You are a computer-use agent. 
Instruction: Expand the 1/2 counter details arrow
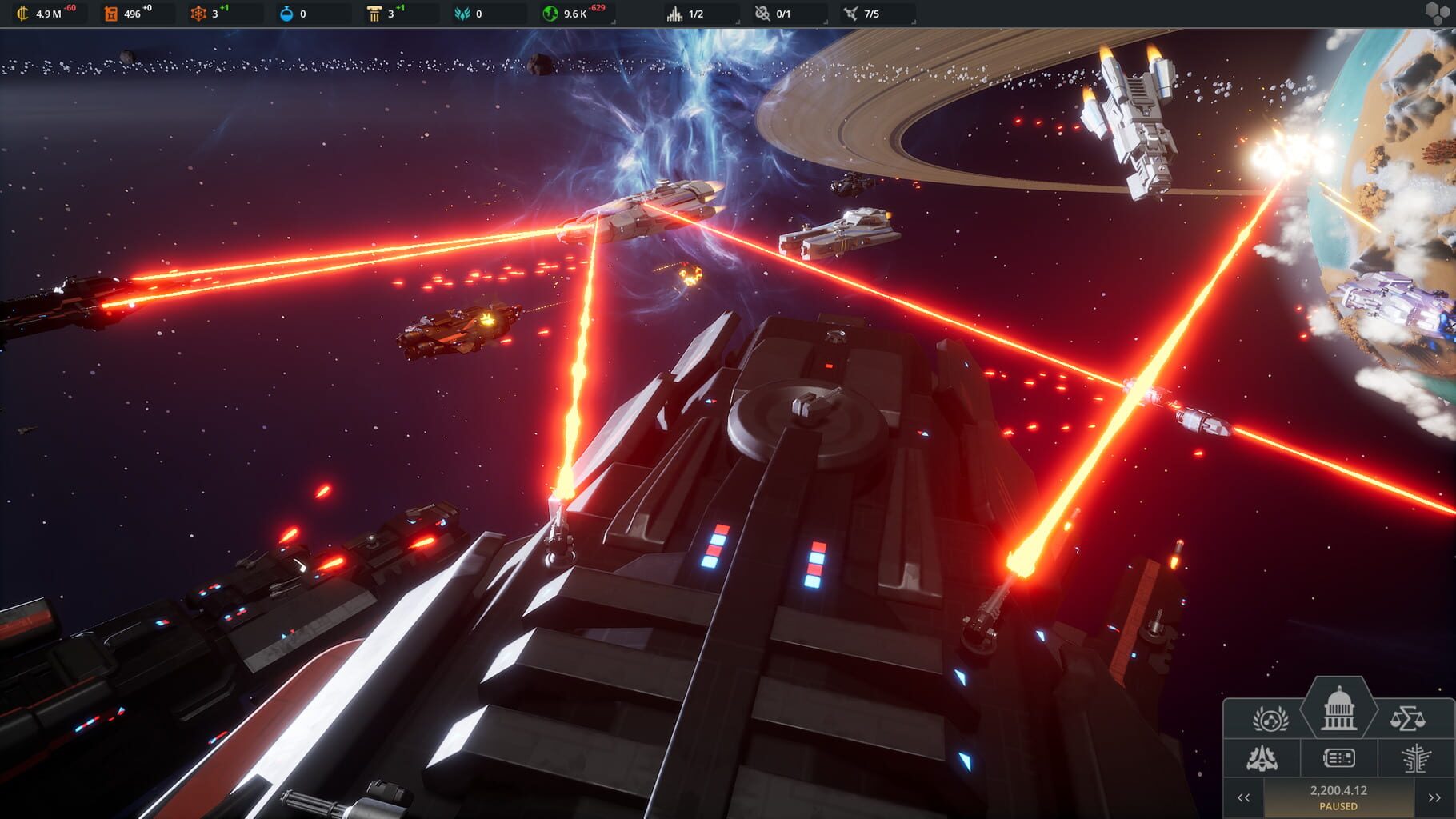tap(738, 22)
